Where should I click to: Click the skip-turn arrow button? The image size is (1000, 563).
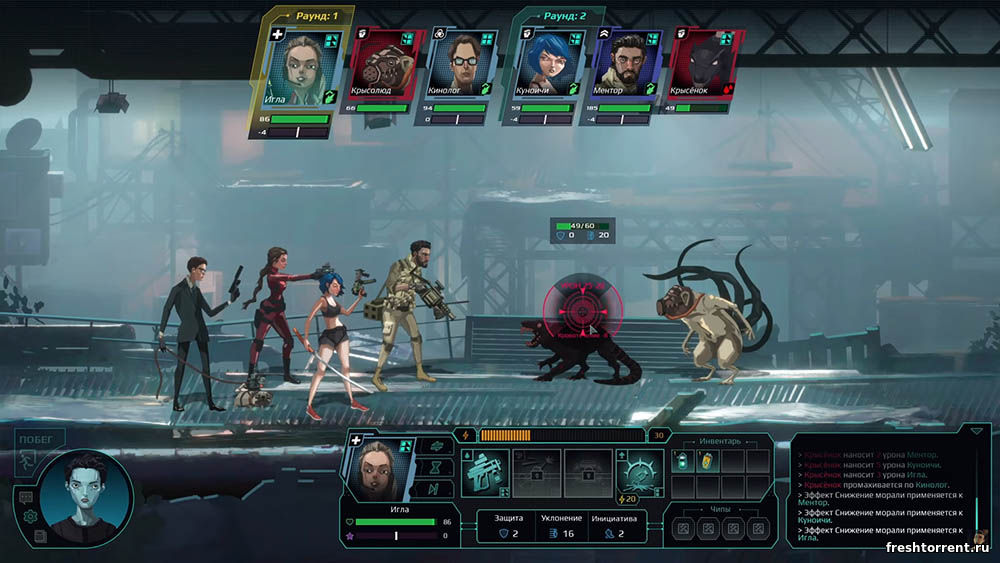pyautogui.click(x=433, y=489)
